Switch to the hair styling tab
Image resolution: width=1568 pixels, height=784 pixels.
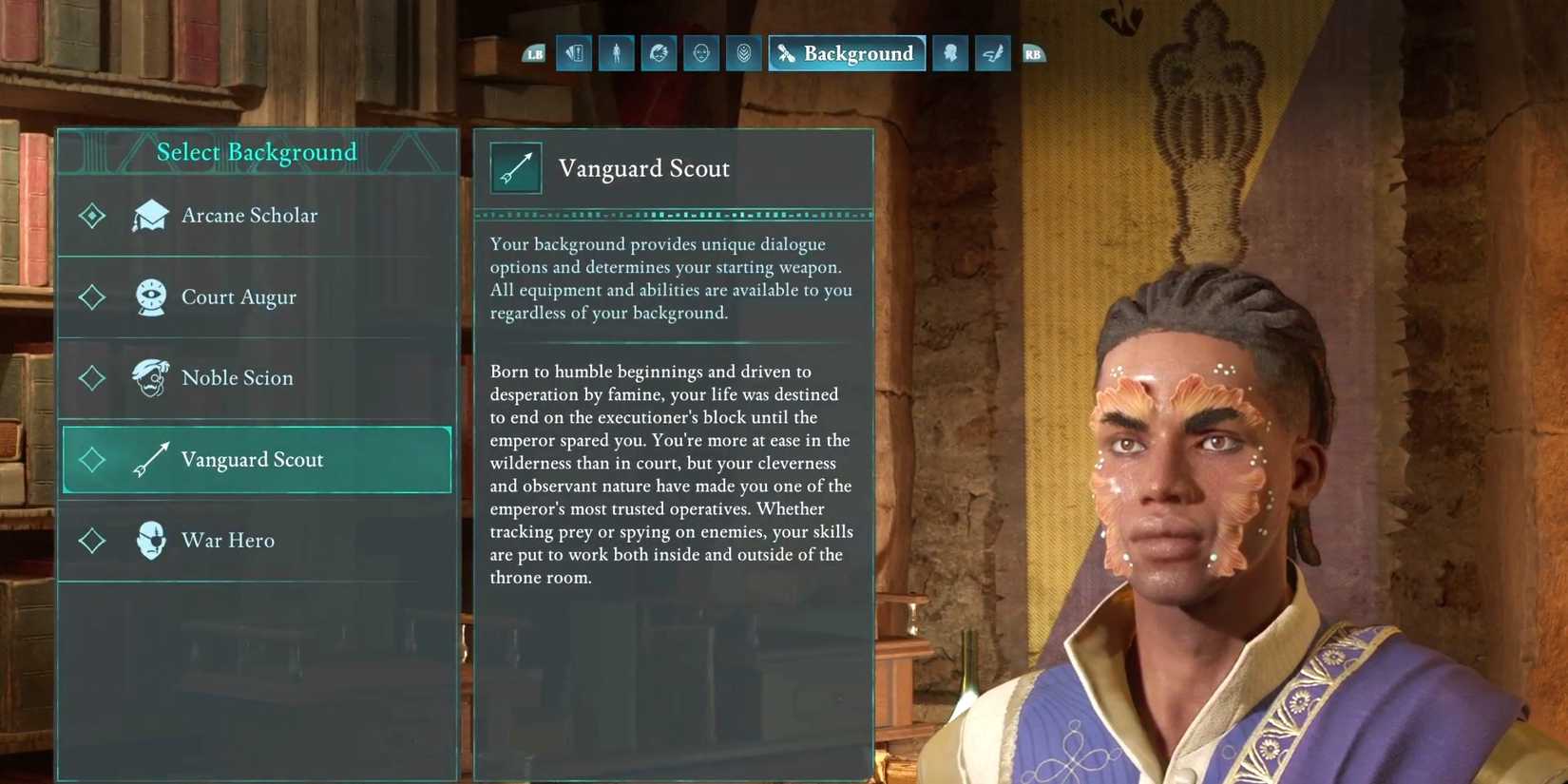coord(659,54)
